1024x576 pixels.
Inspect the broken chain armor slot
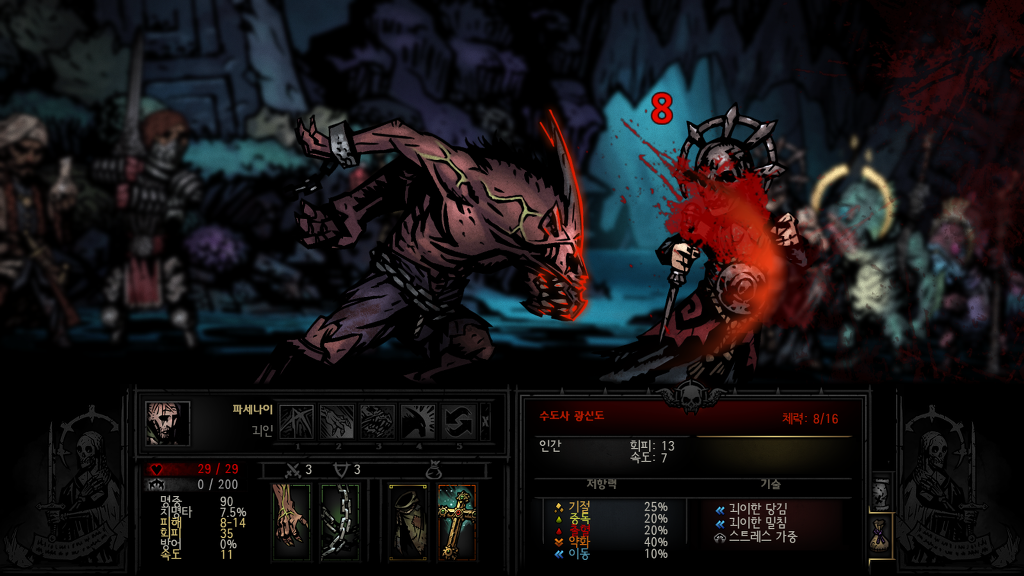click(x=340, y=521)
